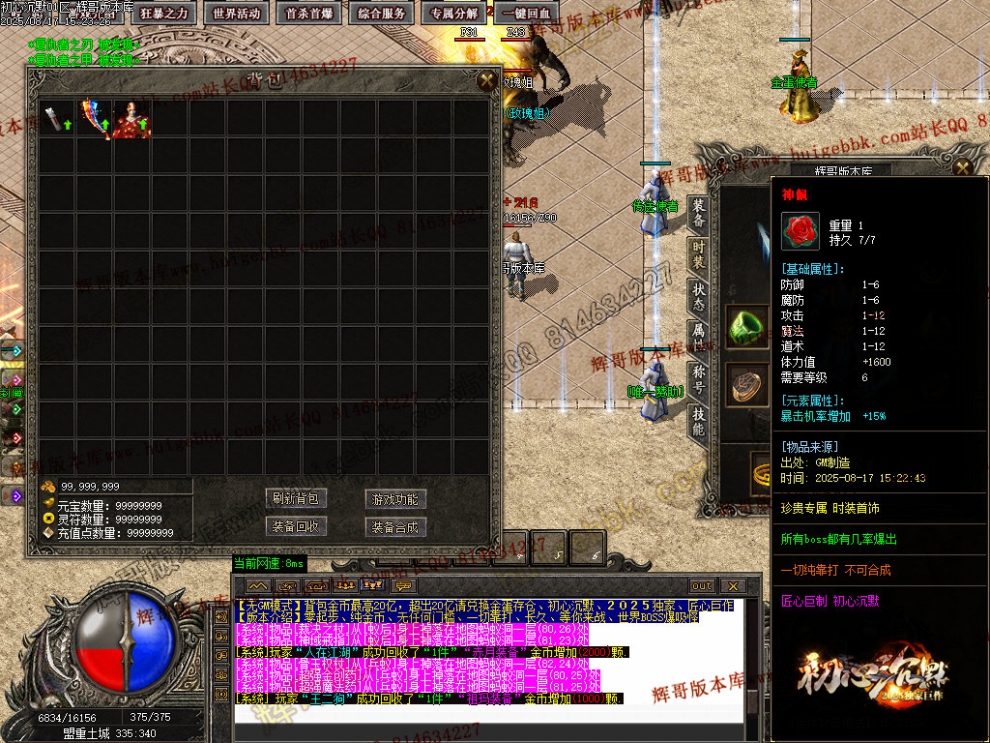
Task: Open 装备回收 equipment recycling
Action: coord(296,526)
